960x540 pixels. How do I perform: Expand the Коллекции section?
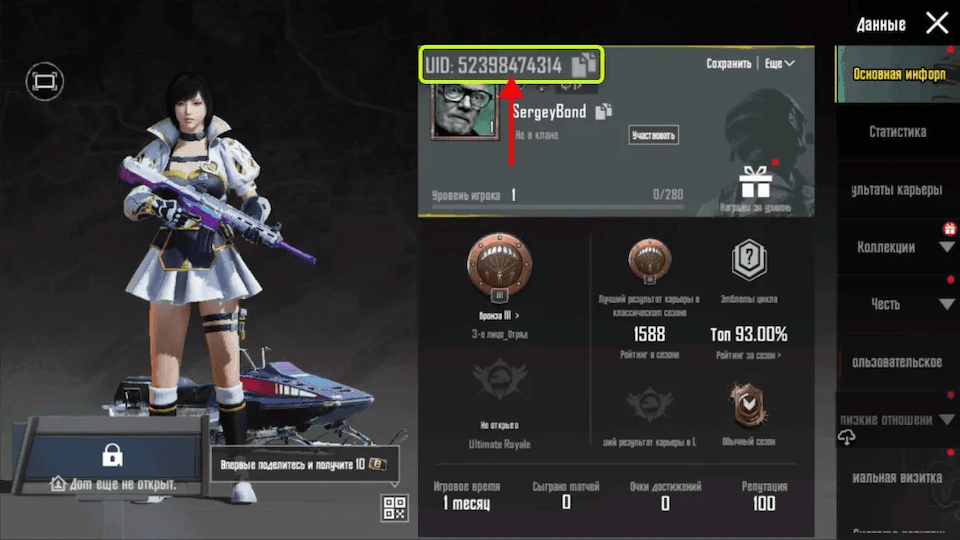tap(899, 247)
